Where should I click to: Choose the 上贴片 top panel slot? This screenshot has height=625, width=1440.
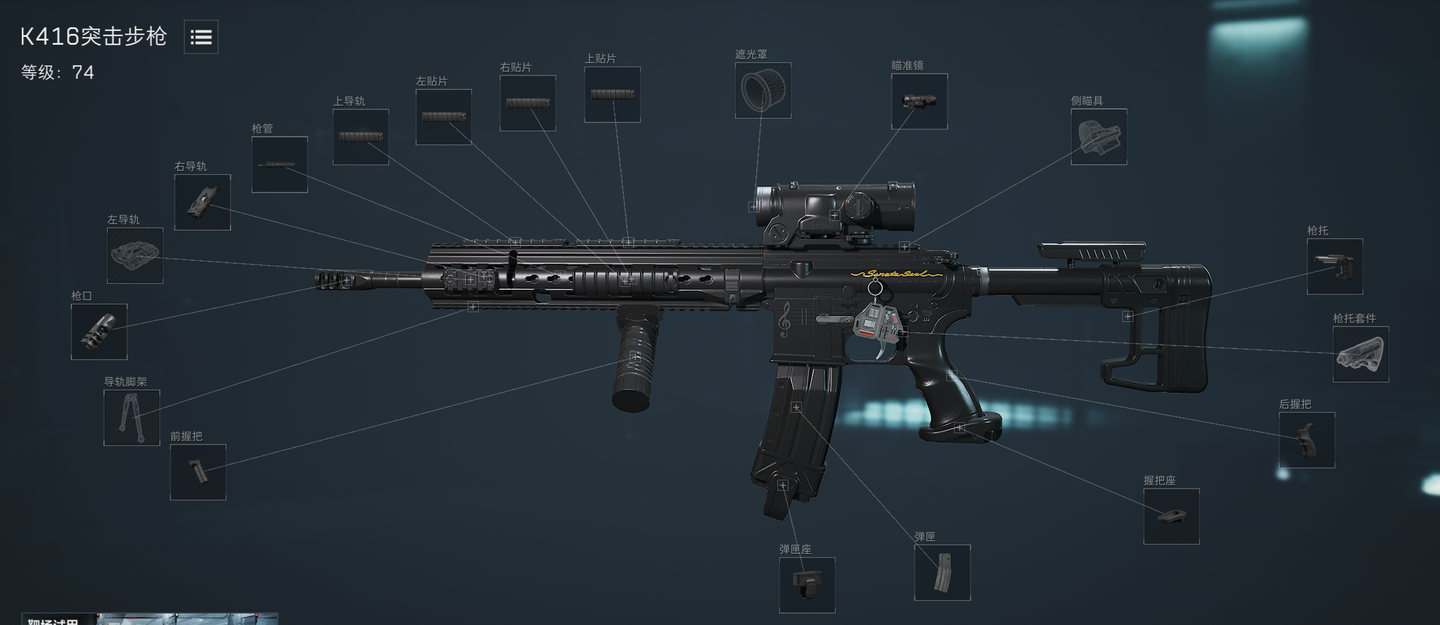coord(612,95)
